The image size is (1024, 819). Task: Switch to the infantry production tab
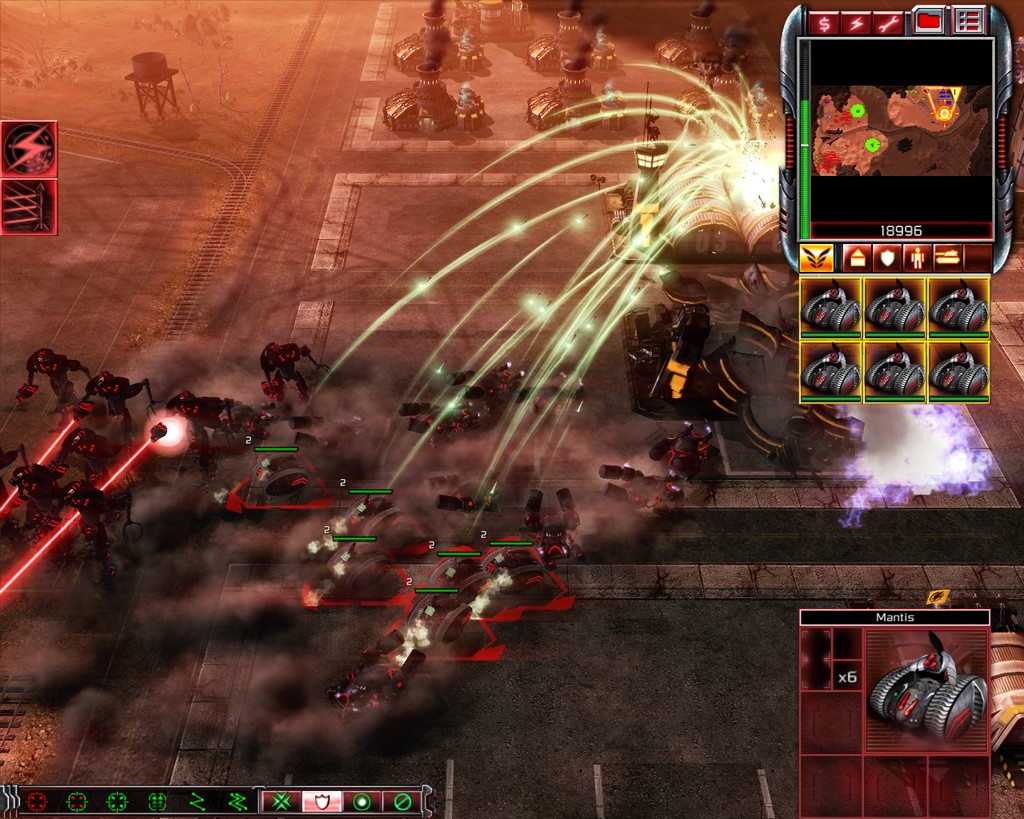pos(916,258)
